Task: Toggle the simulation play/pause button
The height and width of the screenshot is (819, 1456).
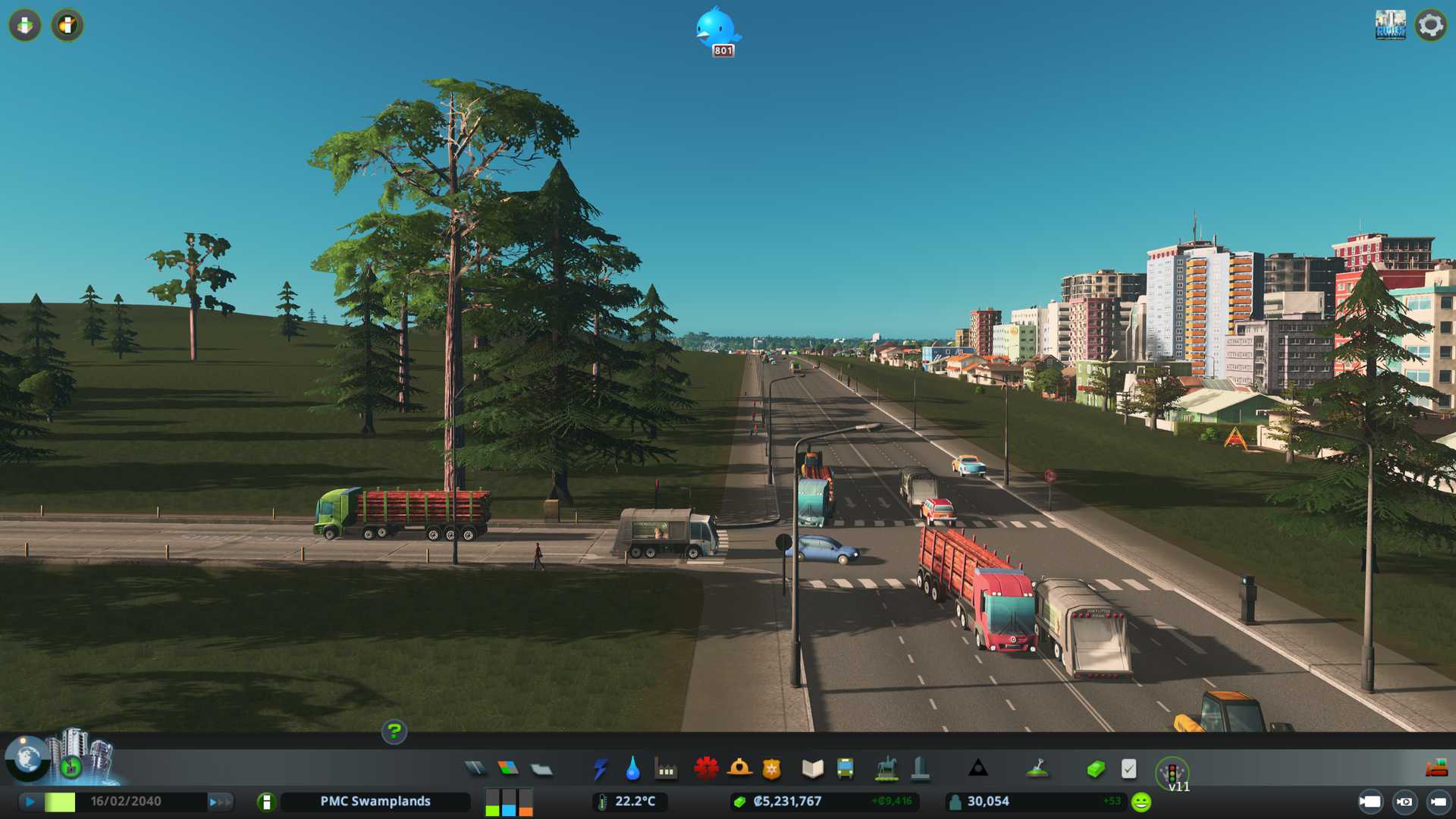Action: [x=30, y=802]
